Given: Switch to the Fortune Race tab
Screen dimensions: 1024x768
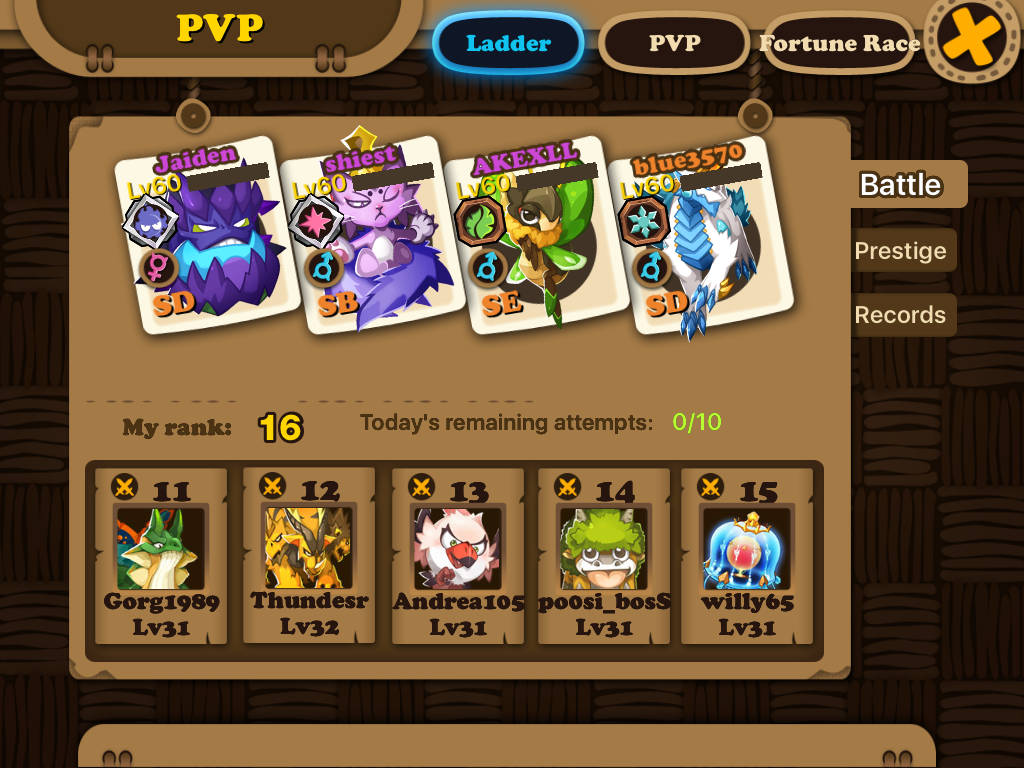Looking at the screenshot, I should [x=839, y=44].
